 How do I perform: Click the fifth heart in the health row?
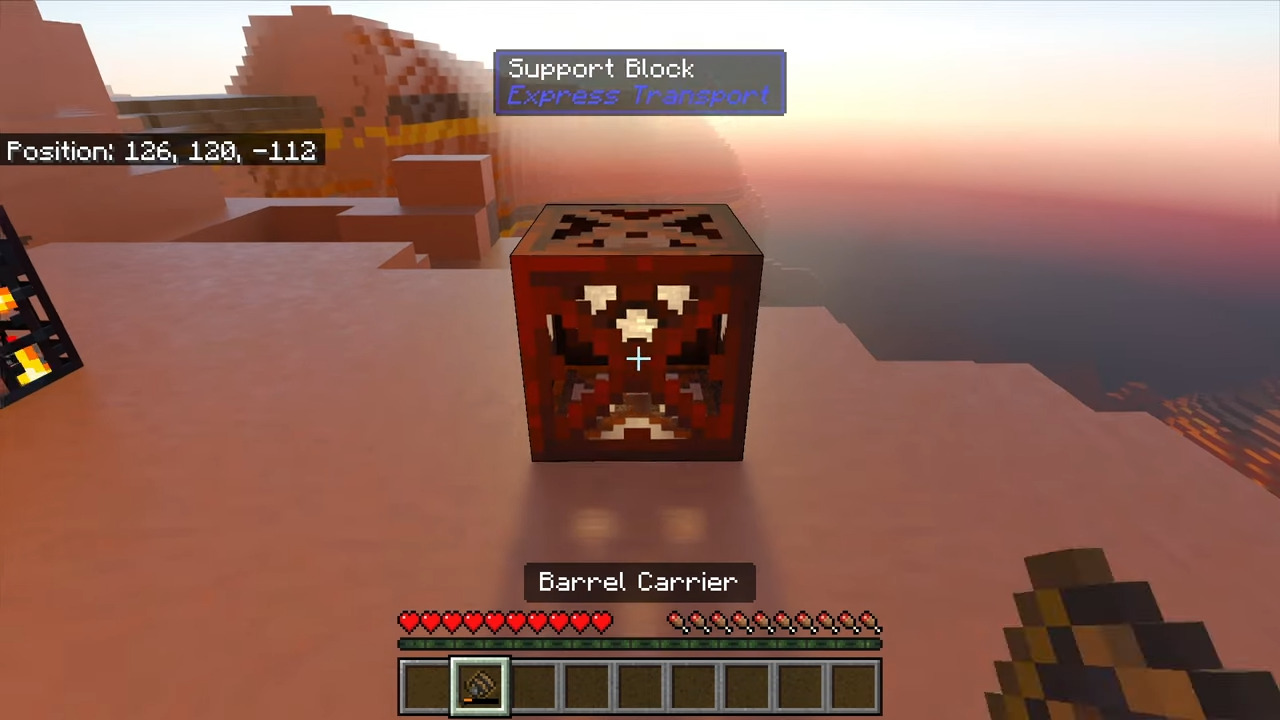pyautogui.click(x=494, y=622)
